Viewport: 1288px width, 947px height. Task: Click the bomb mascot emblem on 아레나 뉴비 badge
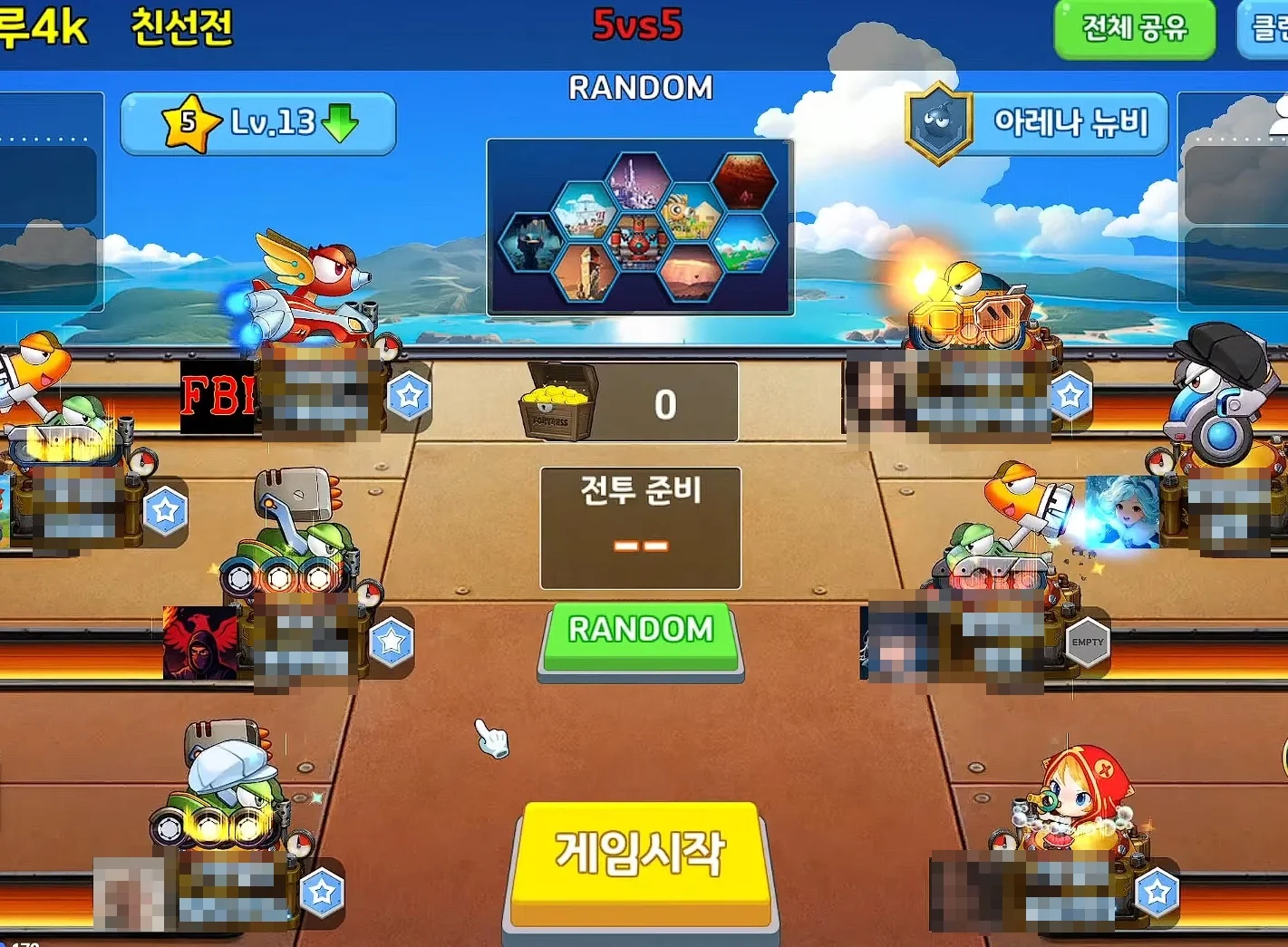click(938, 122)
